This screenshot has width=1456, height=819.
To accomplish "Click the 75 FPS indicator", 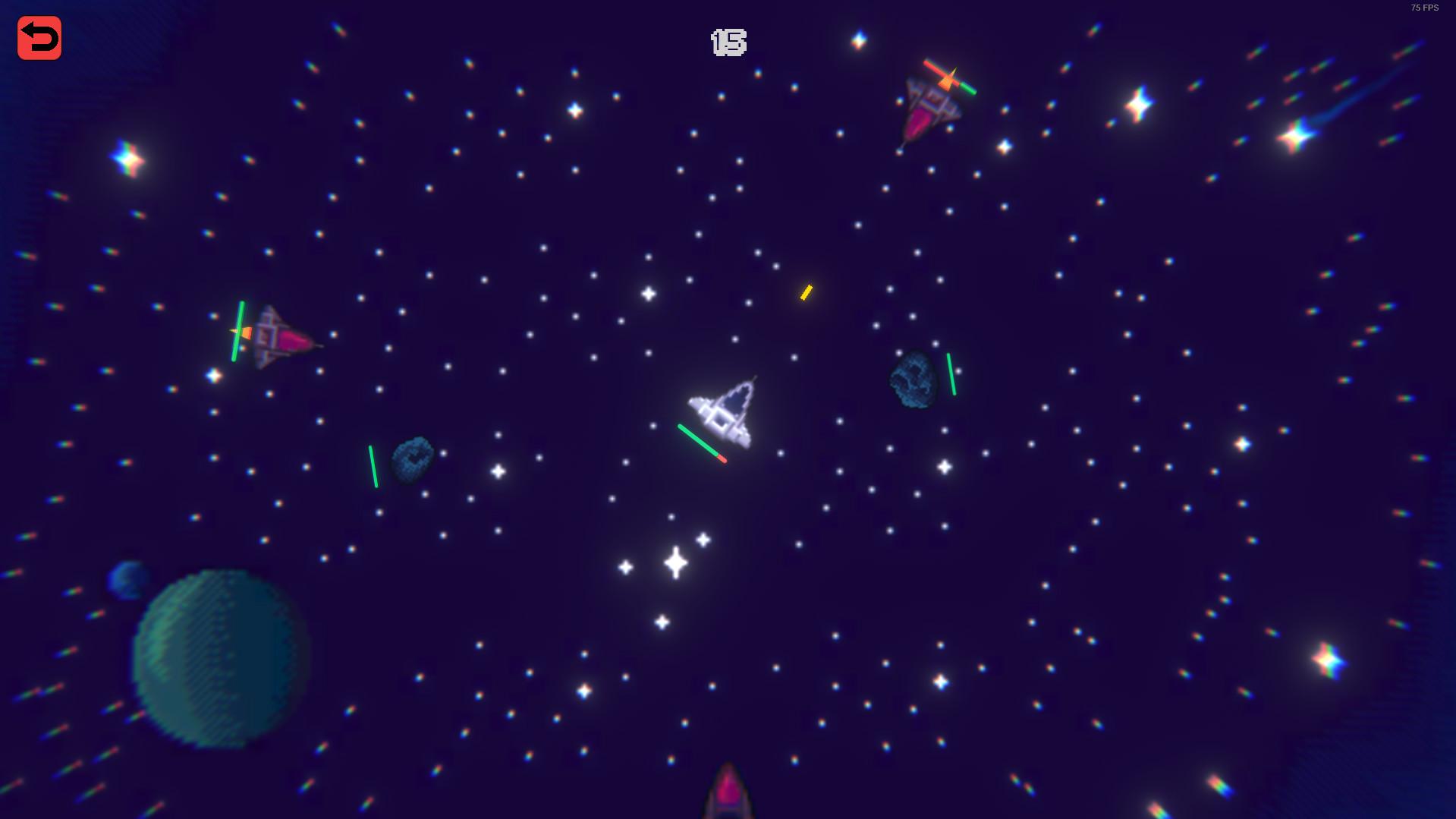I will (x=1423, y=8).
